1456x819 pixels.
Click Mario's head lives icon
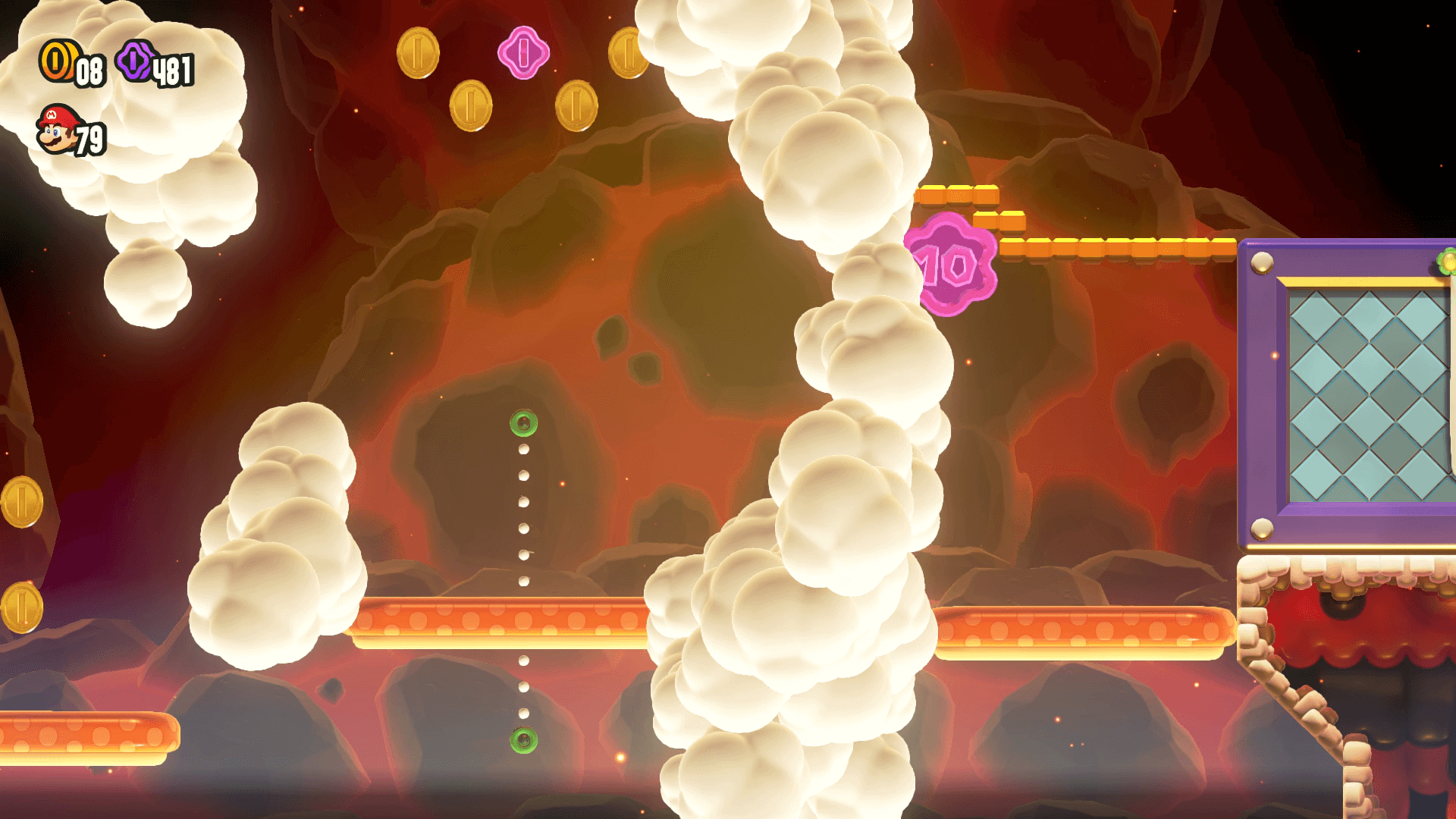[x=58, y=130]
